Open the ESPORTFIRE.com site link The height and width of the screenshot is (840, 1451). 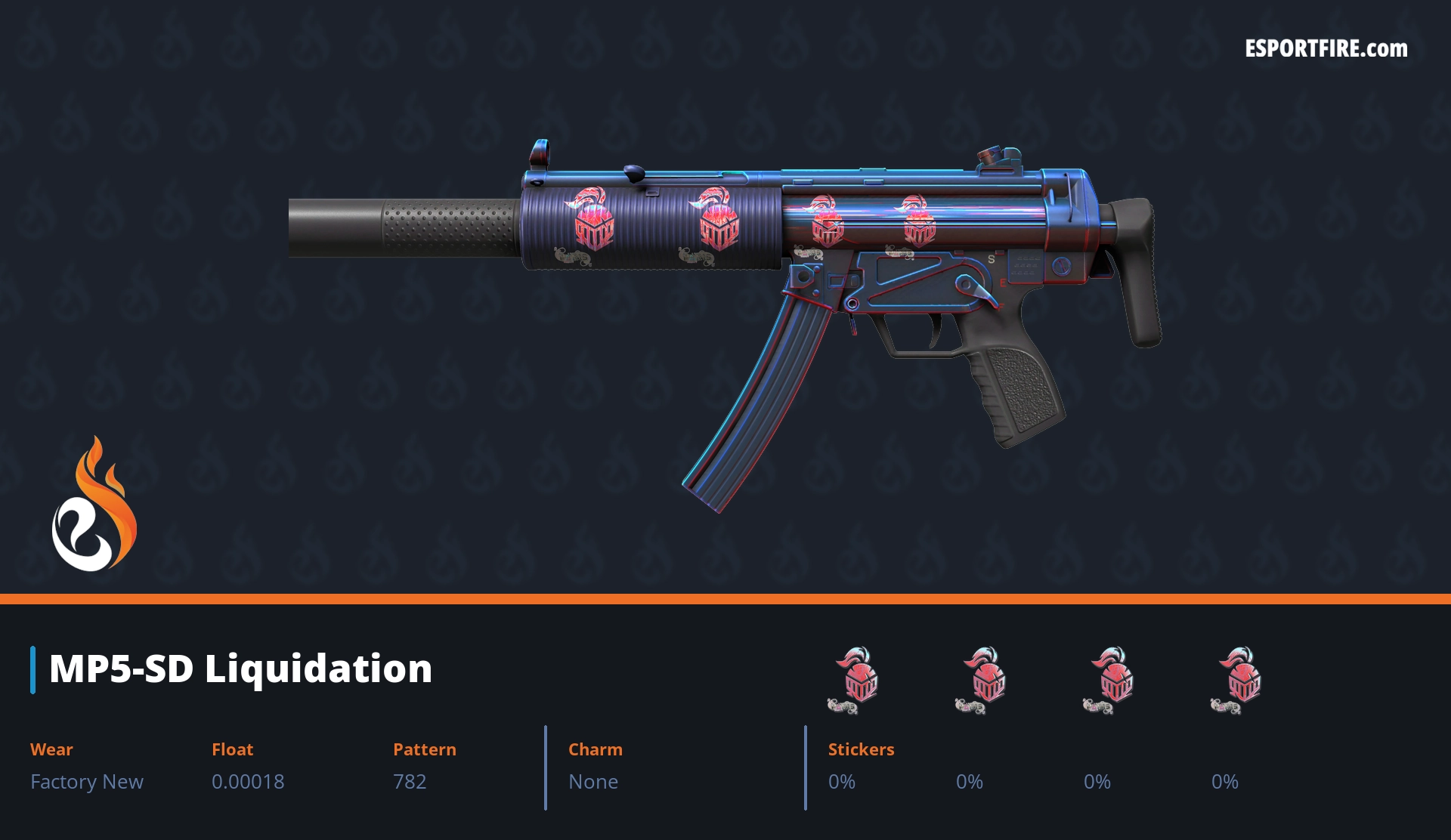1326,49
